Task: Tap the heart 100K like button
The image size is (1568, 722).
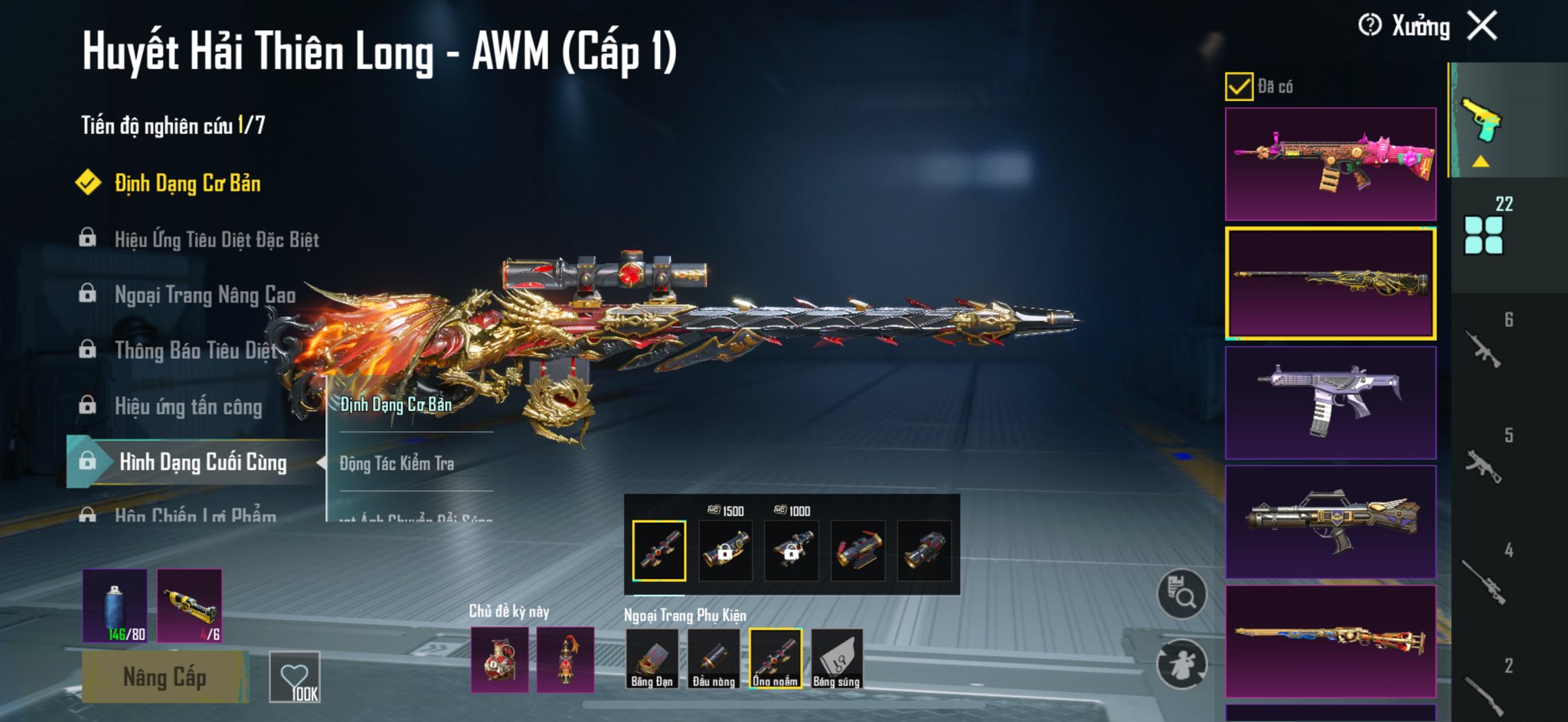Action: [295, 678]
